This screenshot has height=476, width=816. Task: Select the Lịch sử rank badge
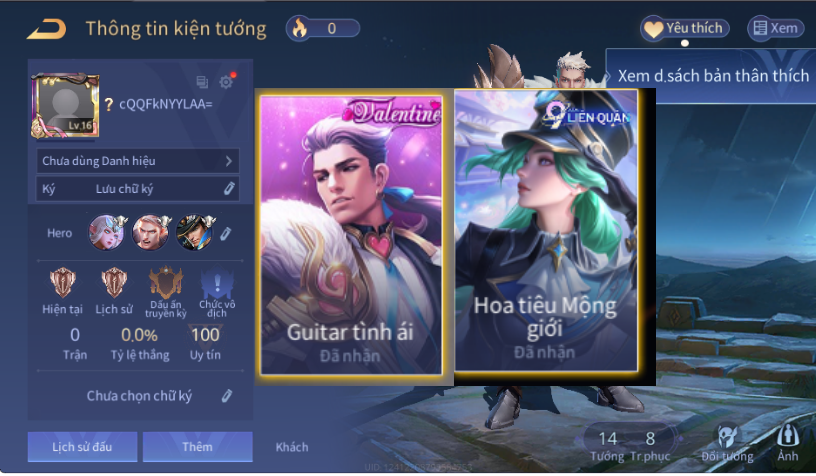(x=114, y=284)
